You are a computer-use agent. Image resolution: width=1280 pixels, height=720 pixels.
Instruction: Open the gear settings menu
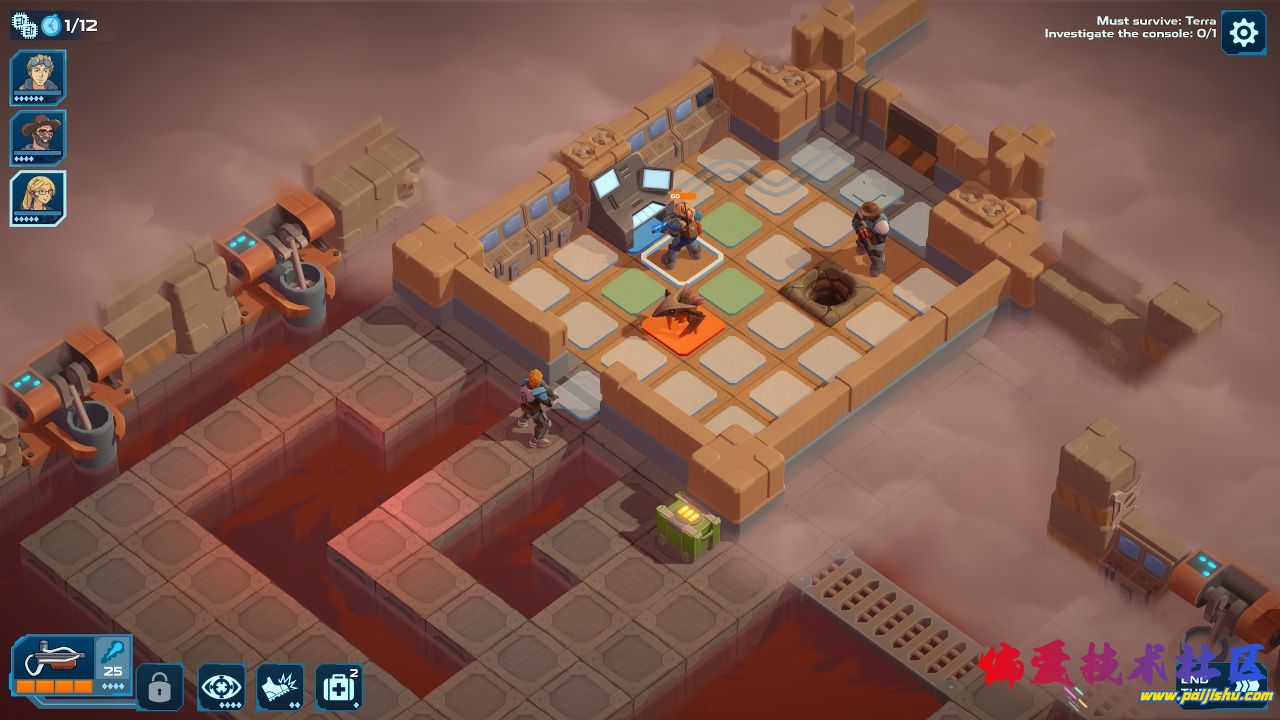1243,33
